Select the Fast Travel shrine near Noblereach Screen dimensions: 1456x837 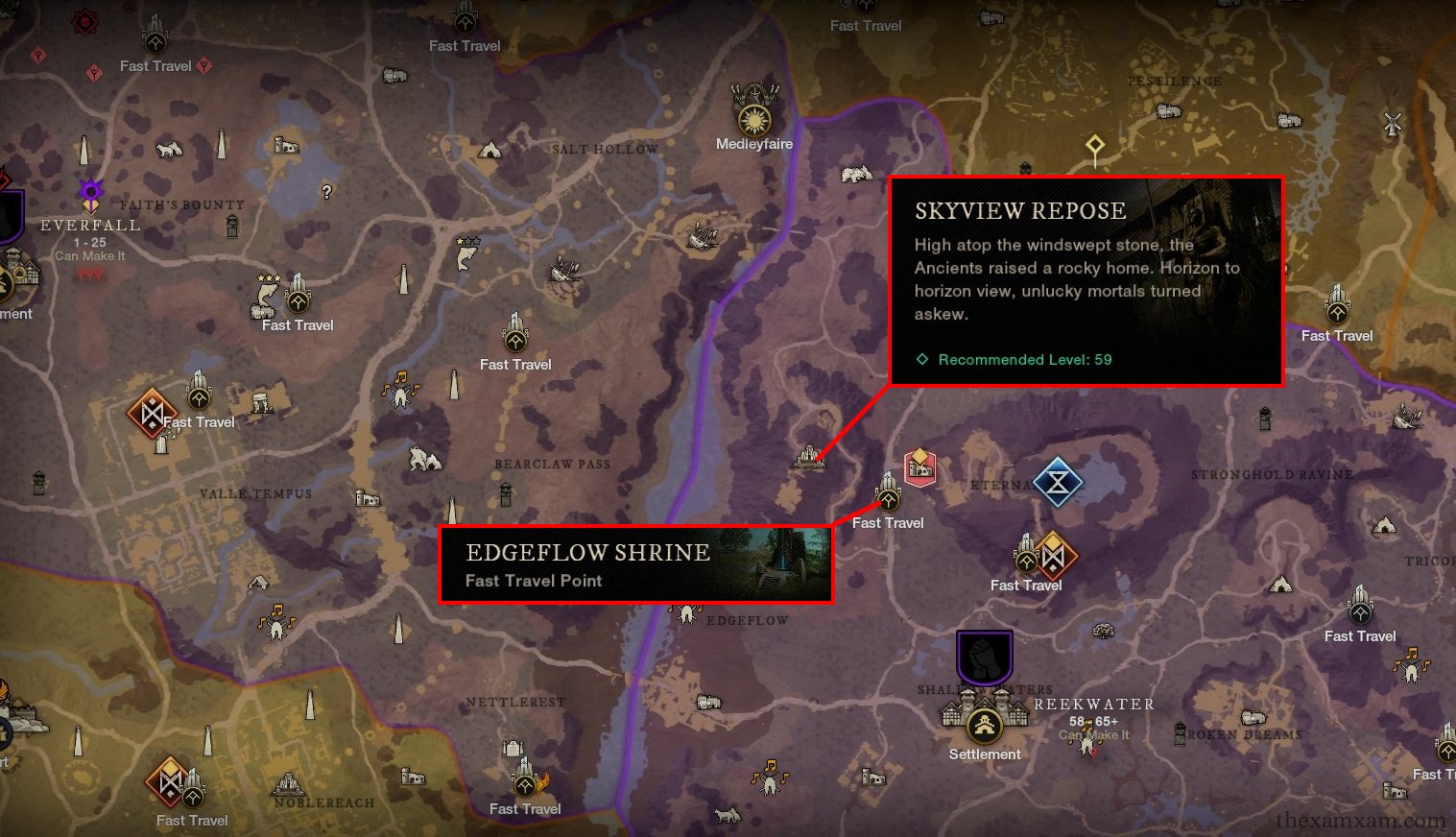tap(194, 794)
